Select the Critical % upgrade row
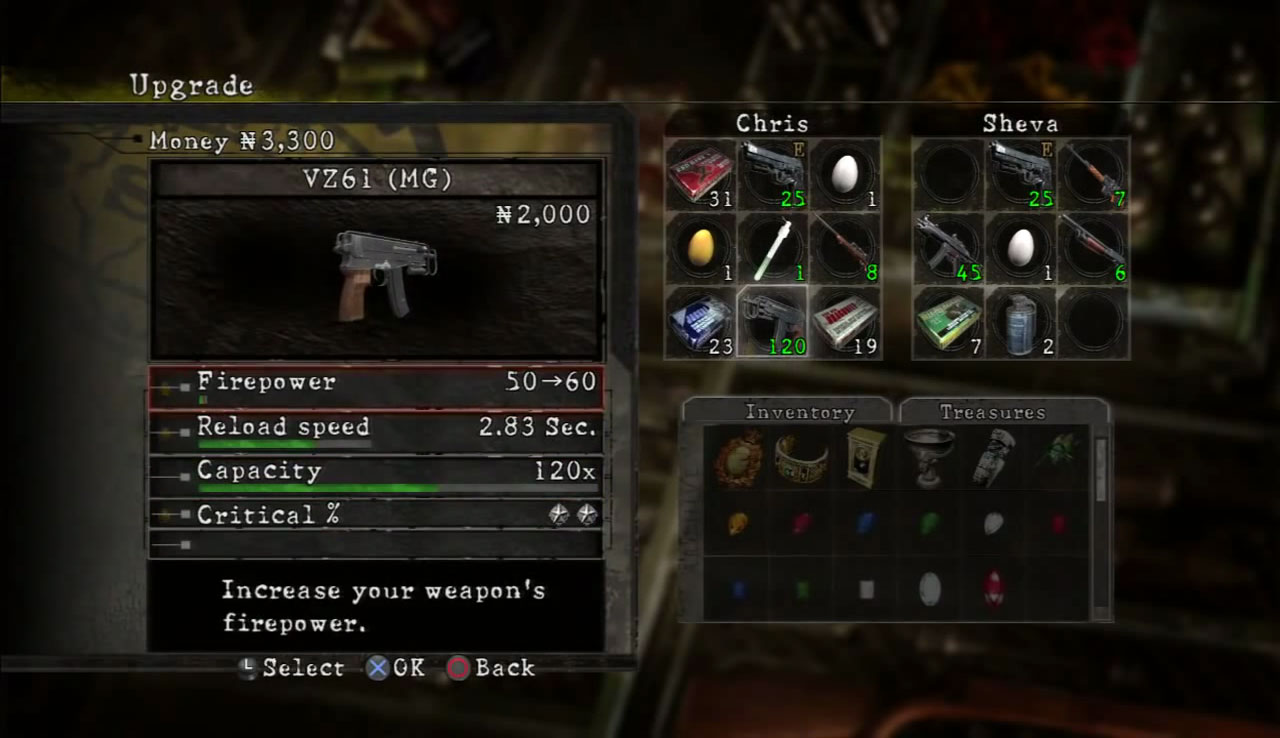The height and width of the screenshot is (738, 1280). [376, 516]
